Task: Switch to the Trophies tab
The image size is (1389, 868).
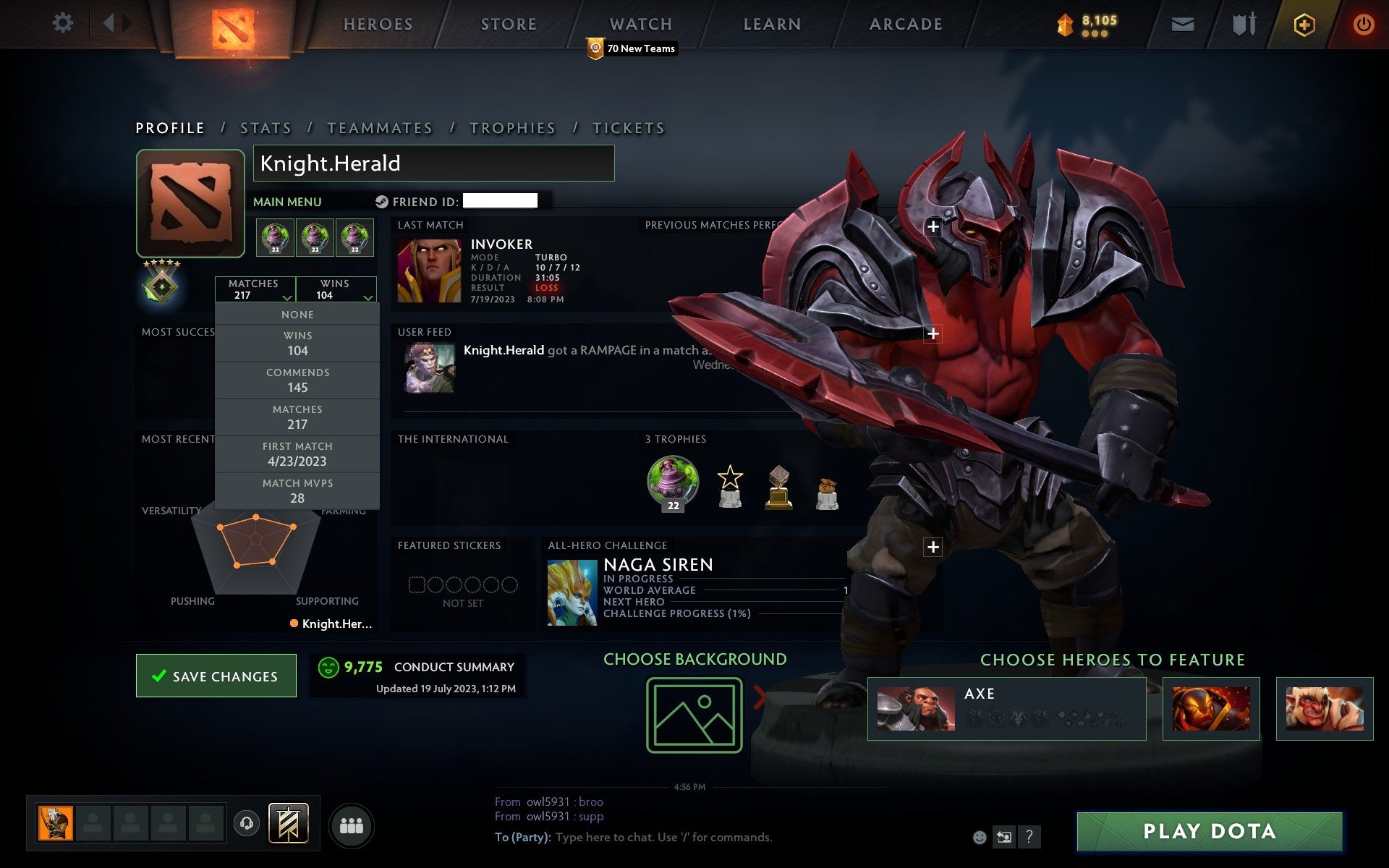Action: point(512,127)
